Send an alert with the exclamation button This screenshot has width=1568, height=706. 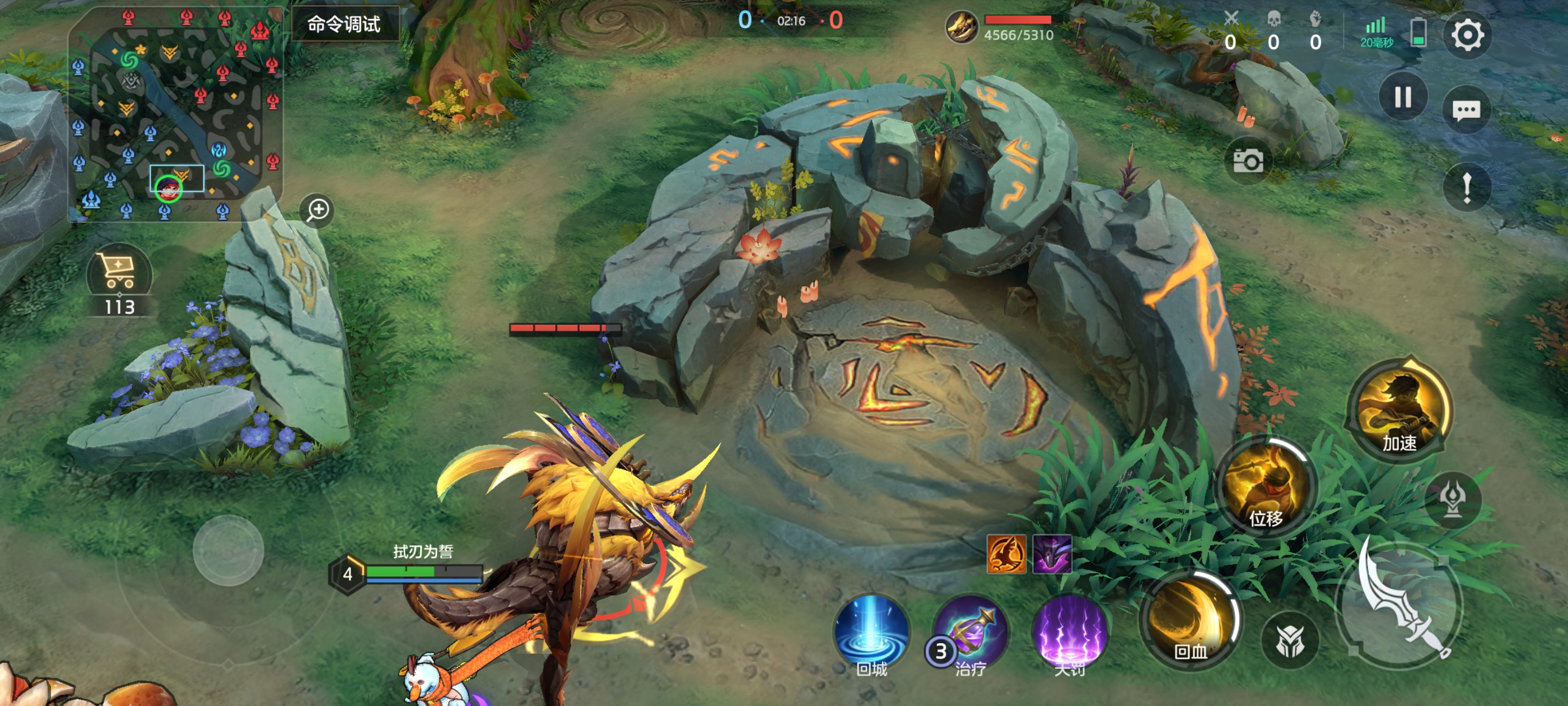[1466, 187]
